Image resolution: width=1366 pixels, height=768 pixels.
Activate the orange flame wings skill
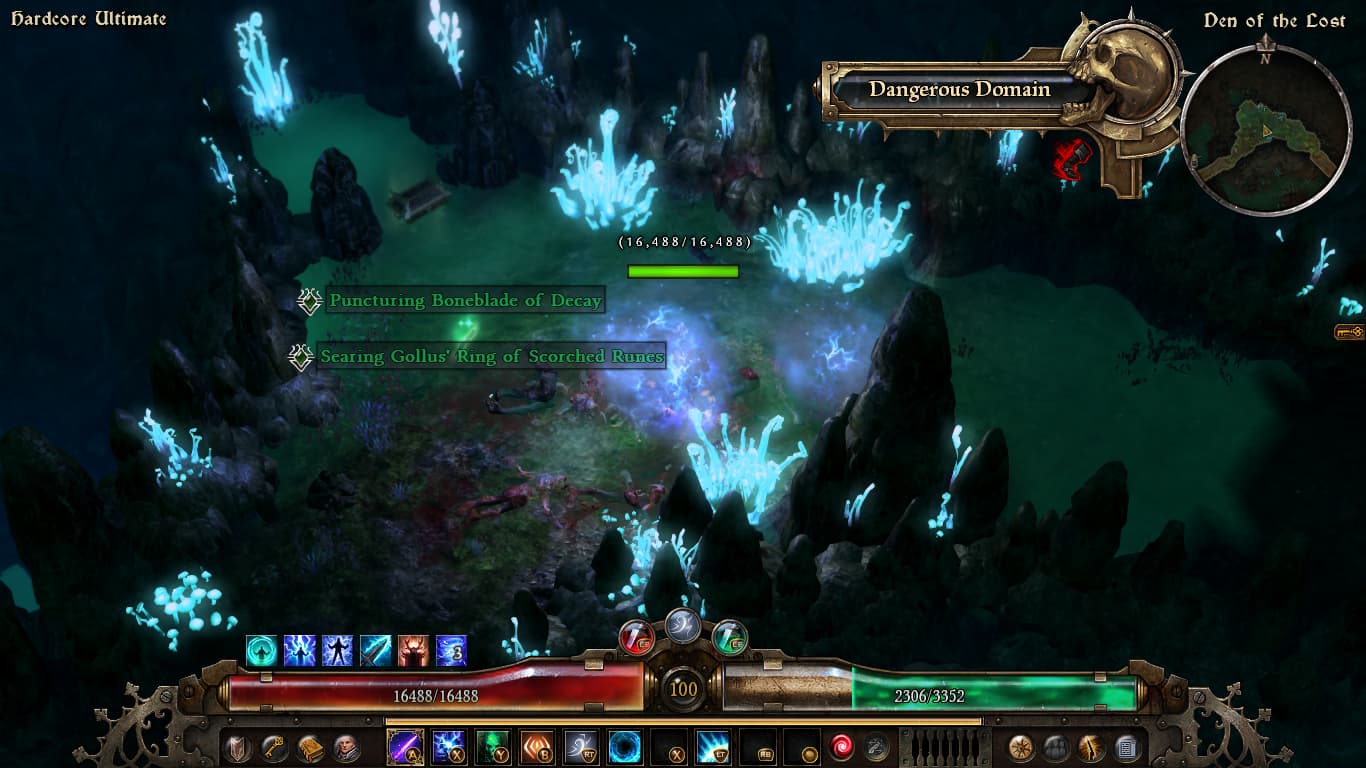click(536, 747)
